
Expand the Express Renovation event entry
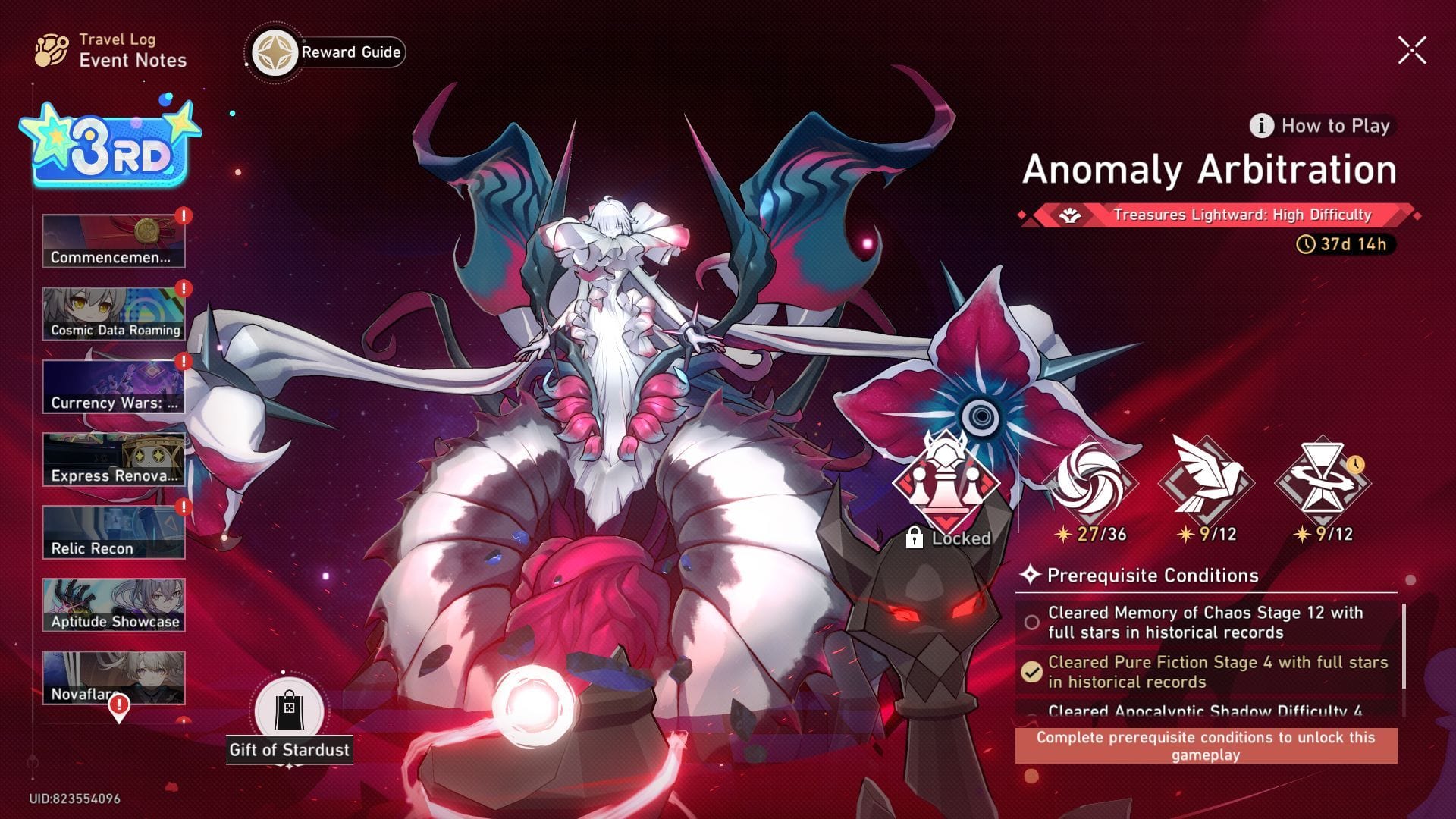(x=112, y=457)
